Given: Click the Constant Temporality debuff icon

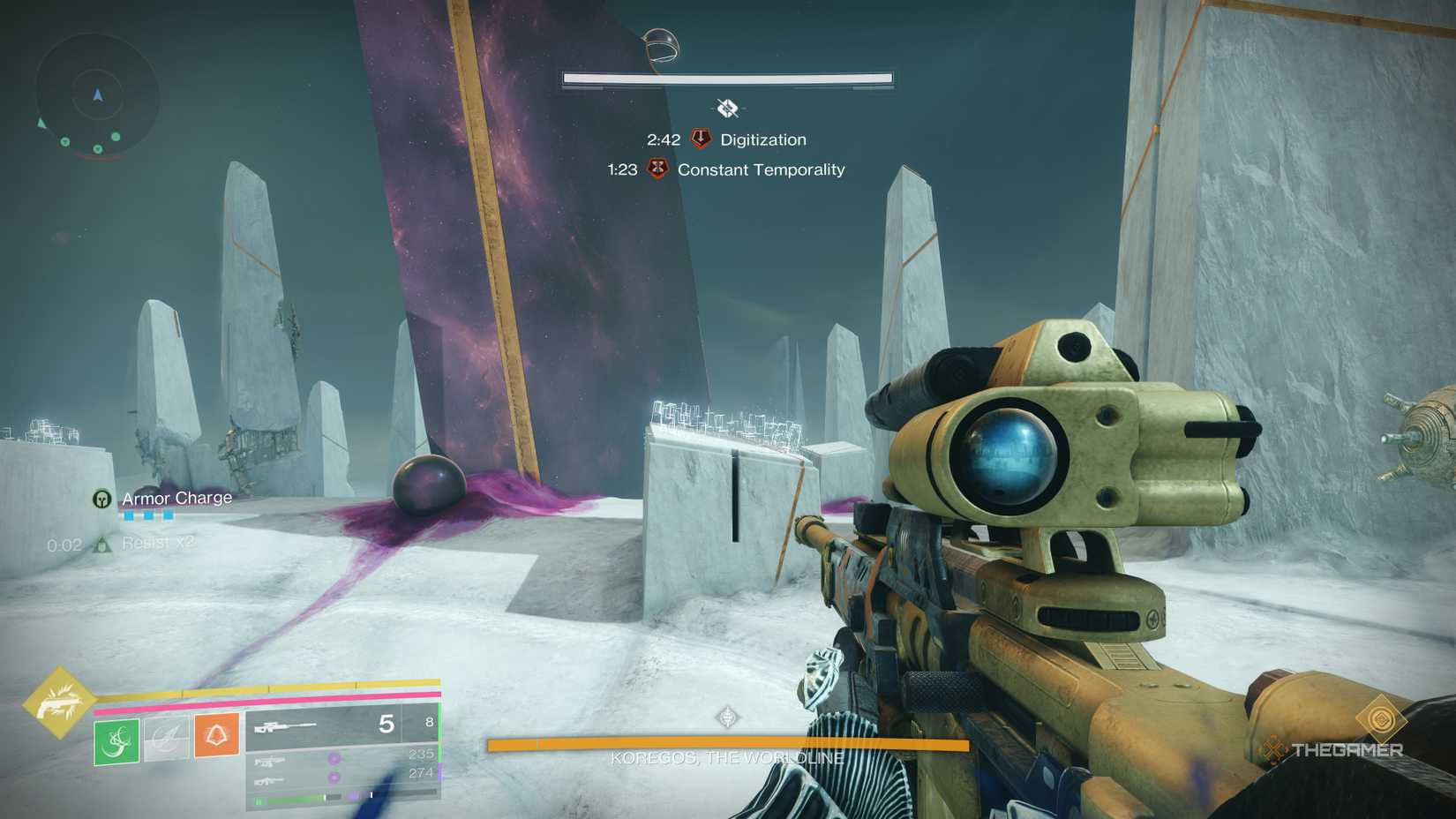Looking at the screenshot, I should tap(658, 167).
